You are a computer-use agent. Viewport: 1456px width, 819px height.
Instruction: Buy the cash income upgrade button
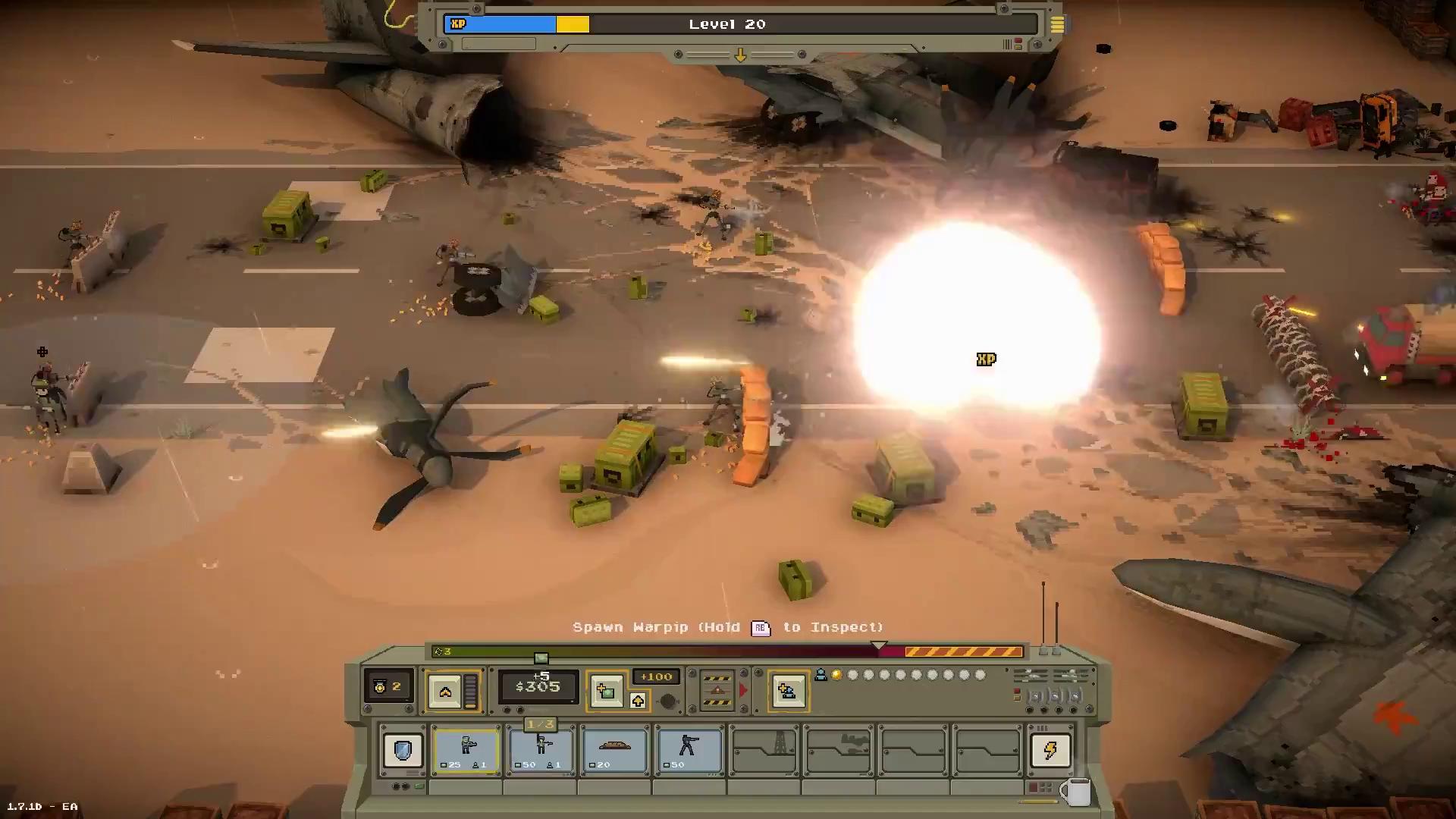606,691
